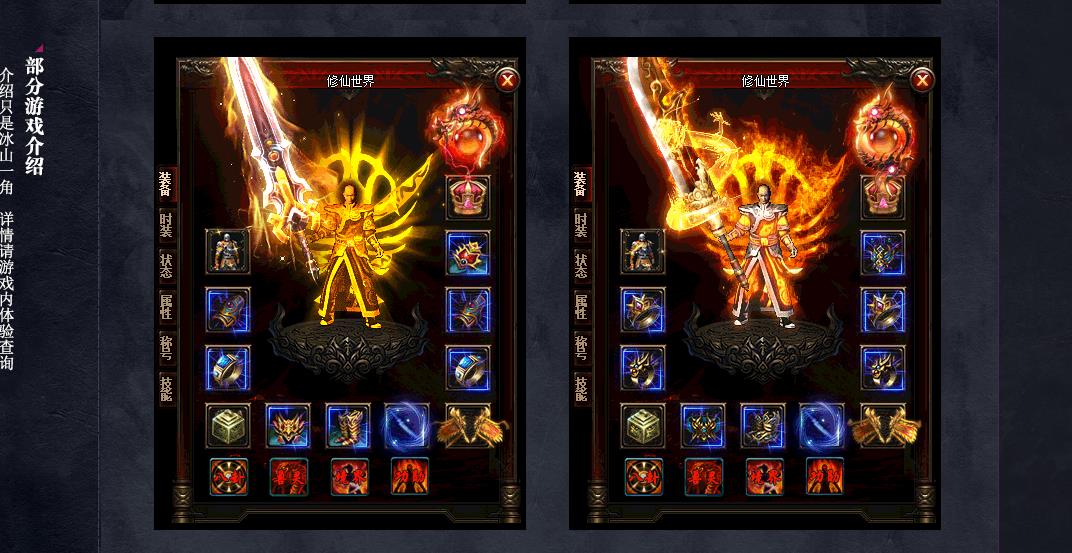This screenshot has width=1072, height=553.
Task: Open 八卦 icon on golden warrior's panel
Action: [x=228, y=476]
